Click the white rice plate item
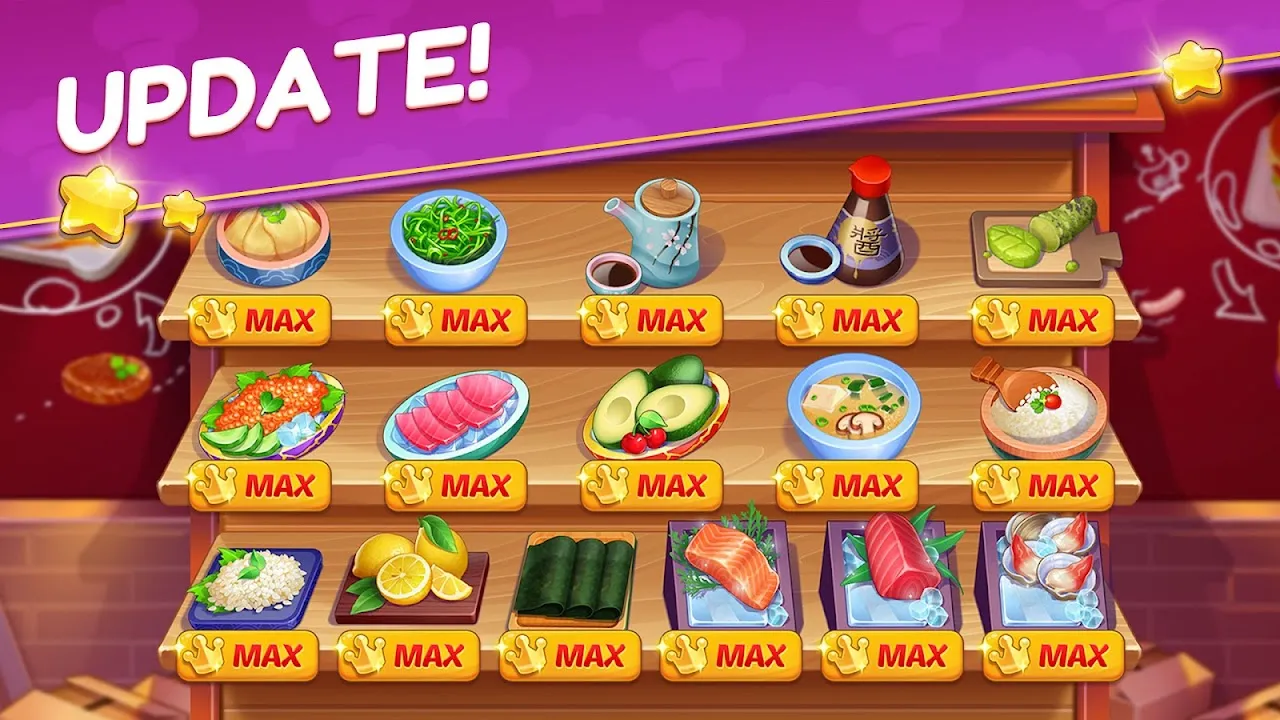1280x720 pixels. [255, 580]
